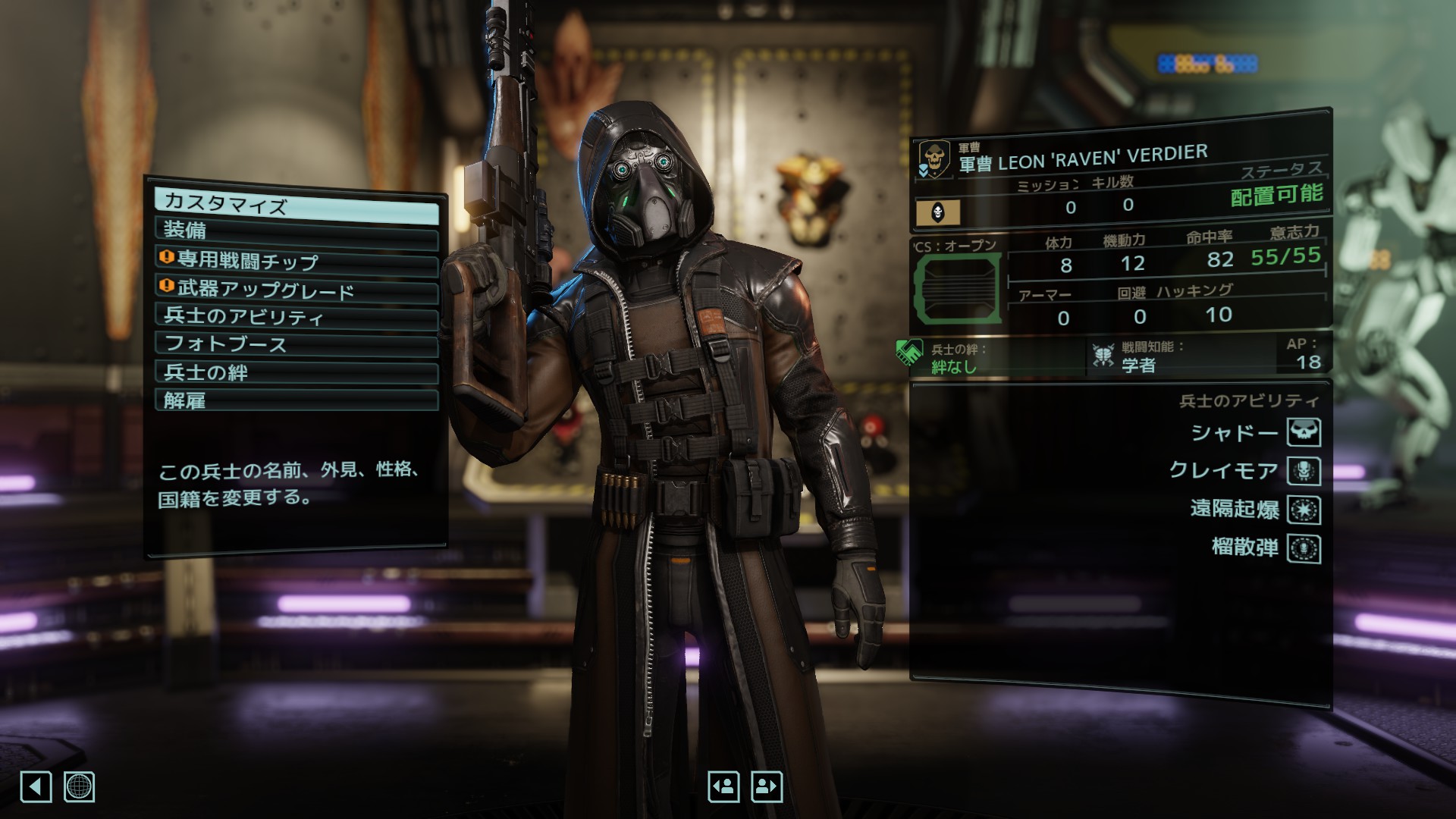Open the globe icon button

click(x=79, y=787)
